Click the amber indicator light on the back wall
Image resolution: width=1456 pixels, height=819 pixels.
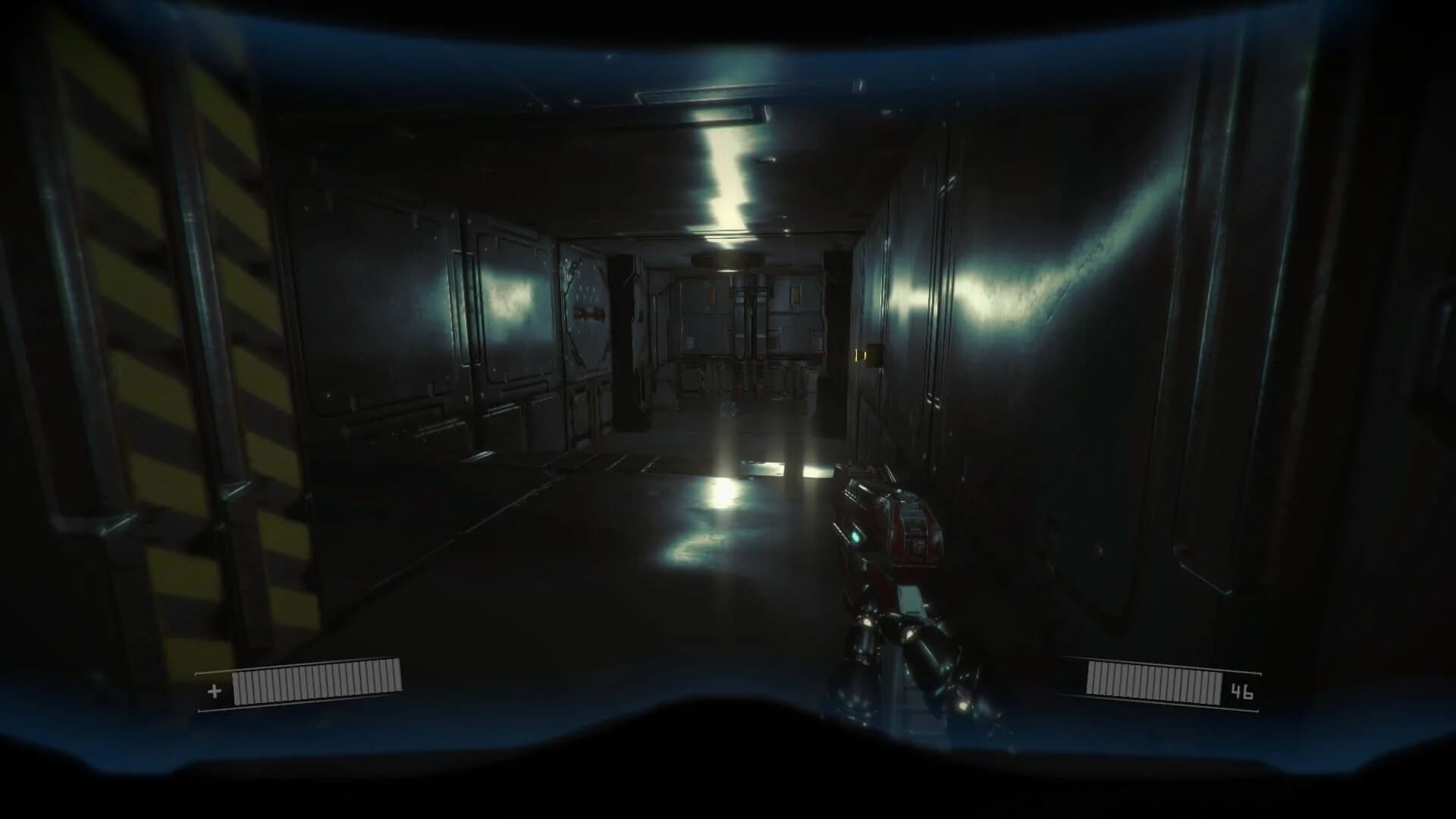pos(795,295)
